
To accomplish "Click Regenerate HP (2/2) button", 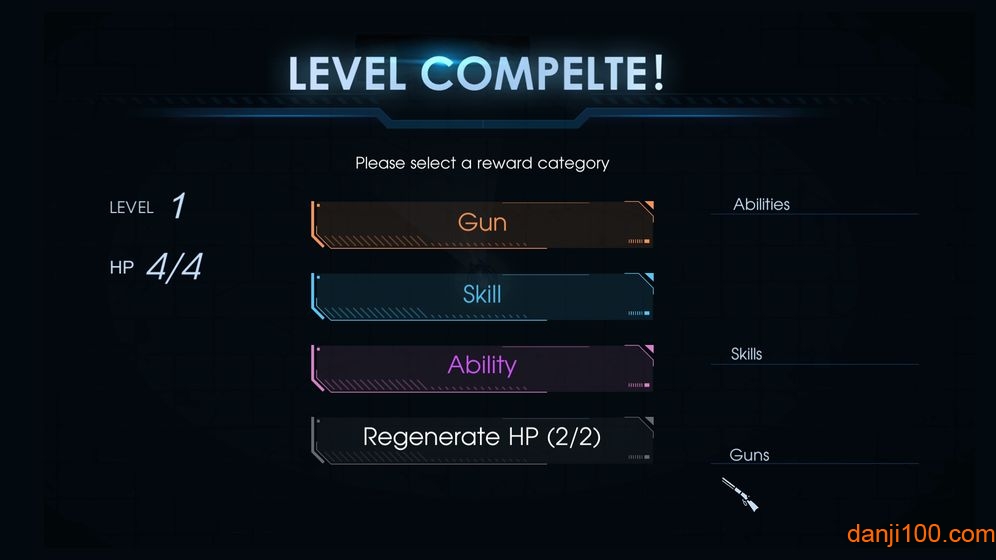I will click(482, 438).
